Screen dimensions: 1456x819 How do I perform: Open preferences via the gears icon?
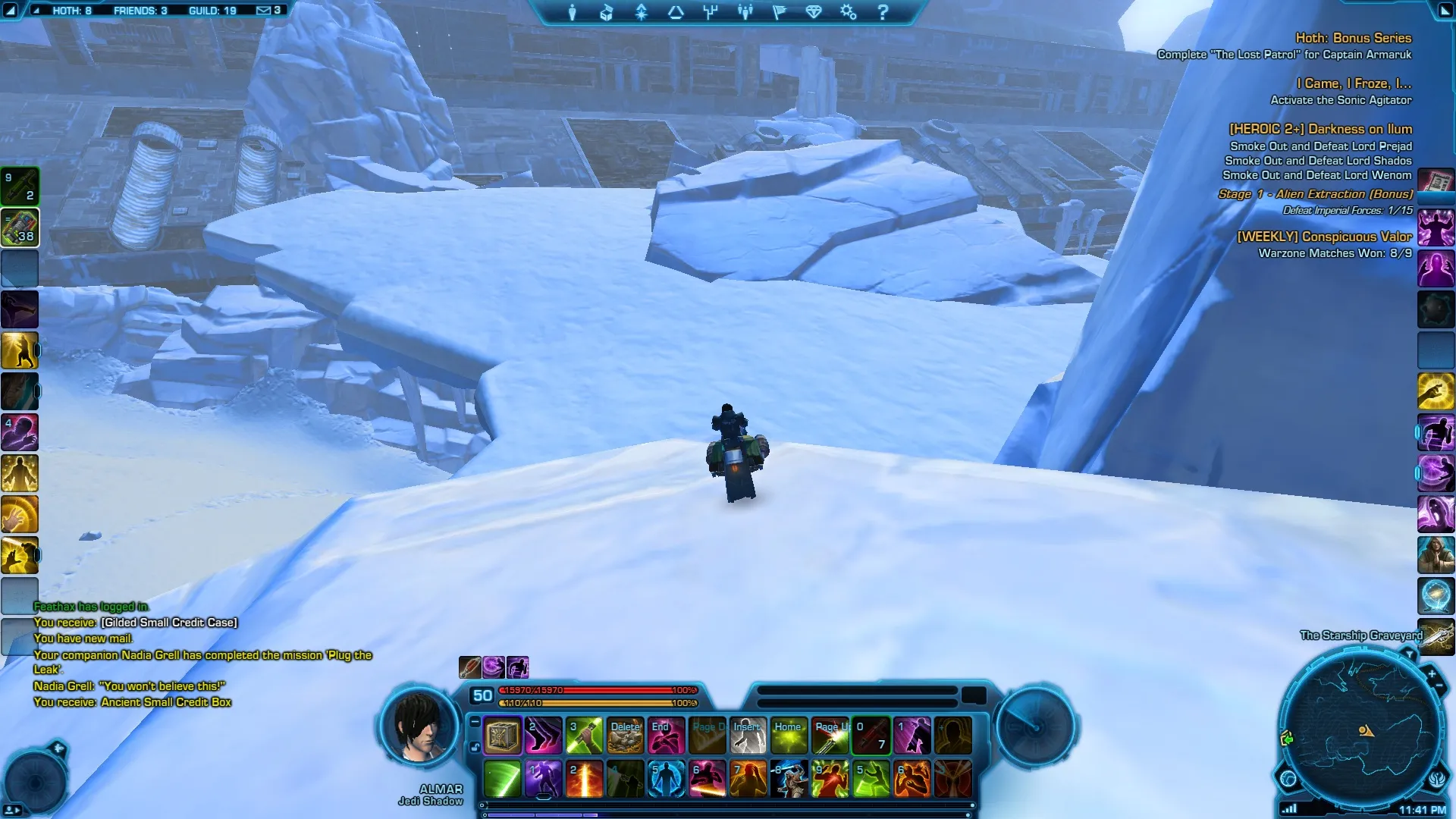point(848,12)
